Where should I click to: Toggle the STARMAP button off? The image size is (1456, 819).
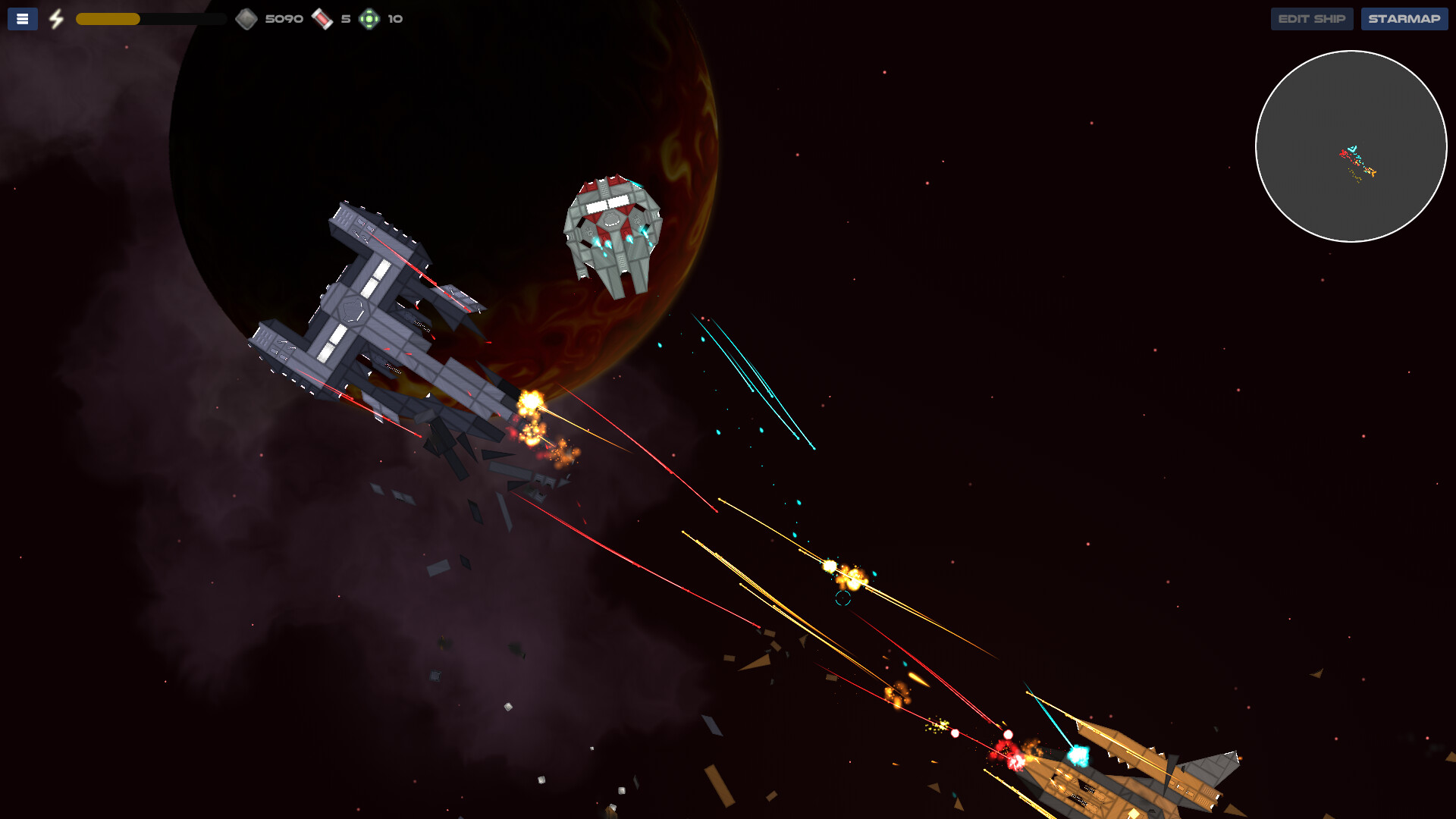pos(1404,18)
